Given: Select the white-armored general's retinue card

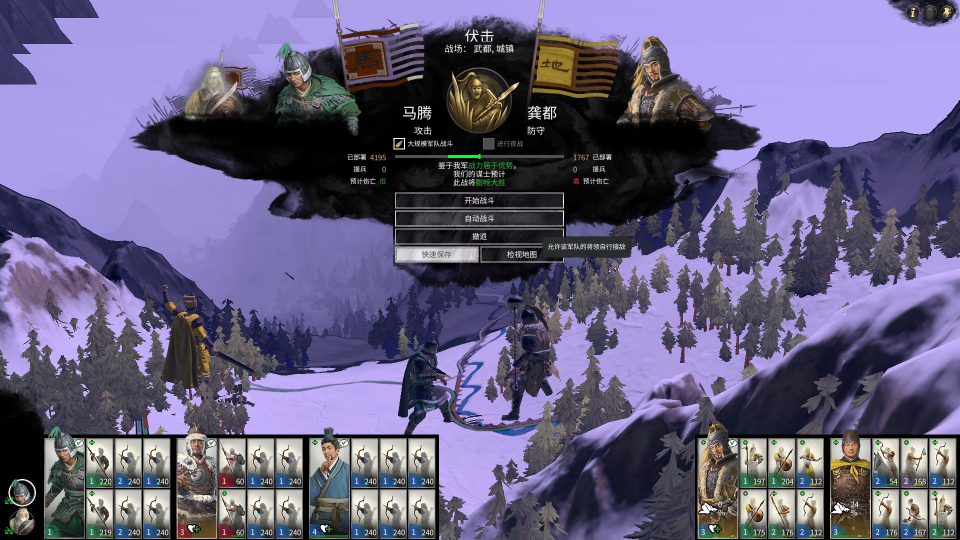Looking at the screenshot, I should click(197, 487).
